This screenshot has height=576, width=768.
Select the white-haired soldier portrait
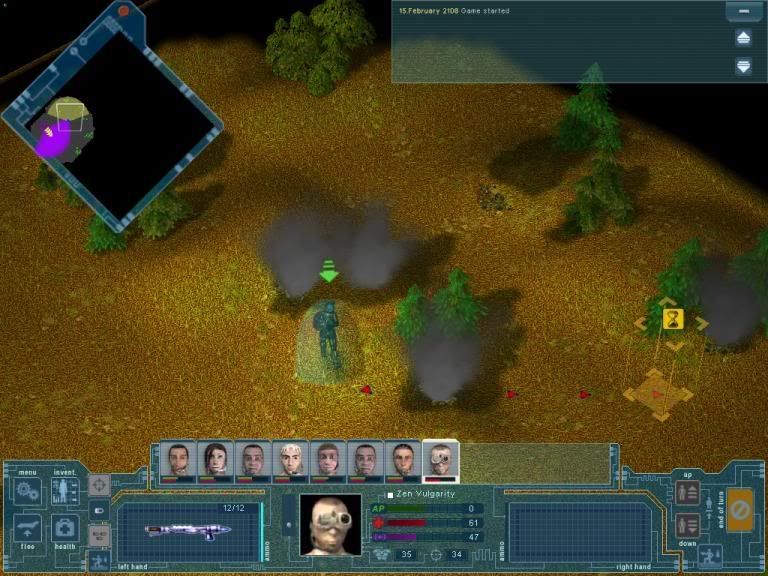(290, 460)
